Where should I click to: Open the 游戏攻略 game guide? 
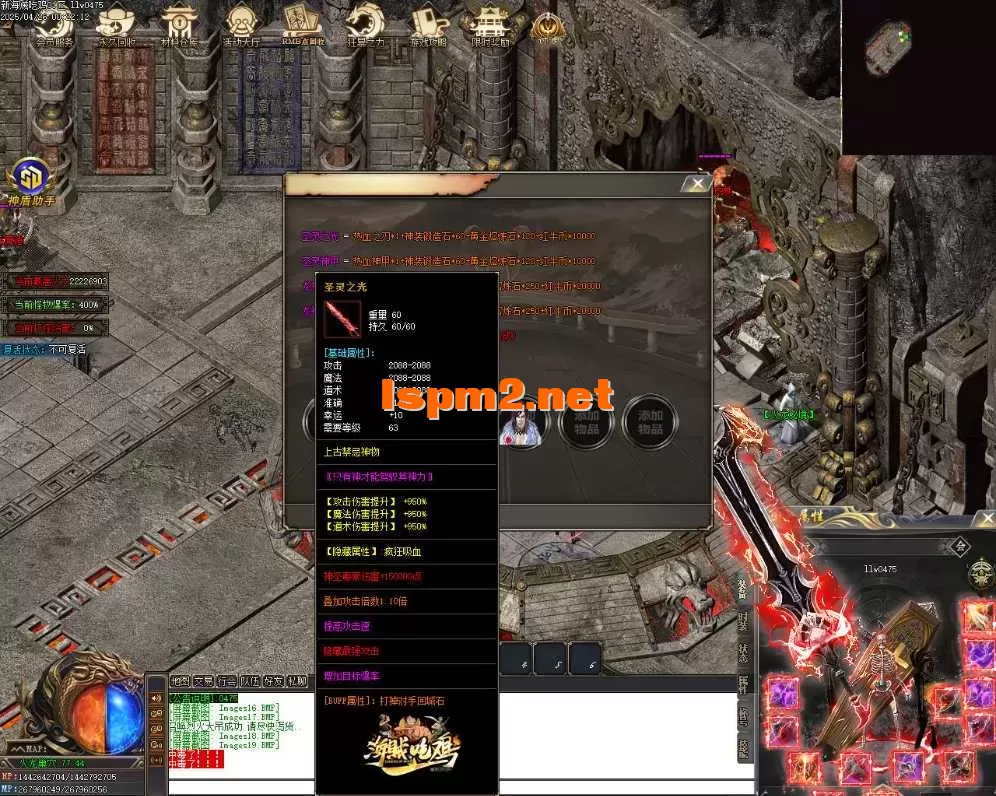[x=428, y=26]
